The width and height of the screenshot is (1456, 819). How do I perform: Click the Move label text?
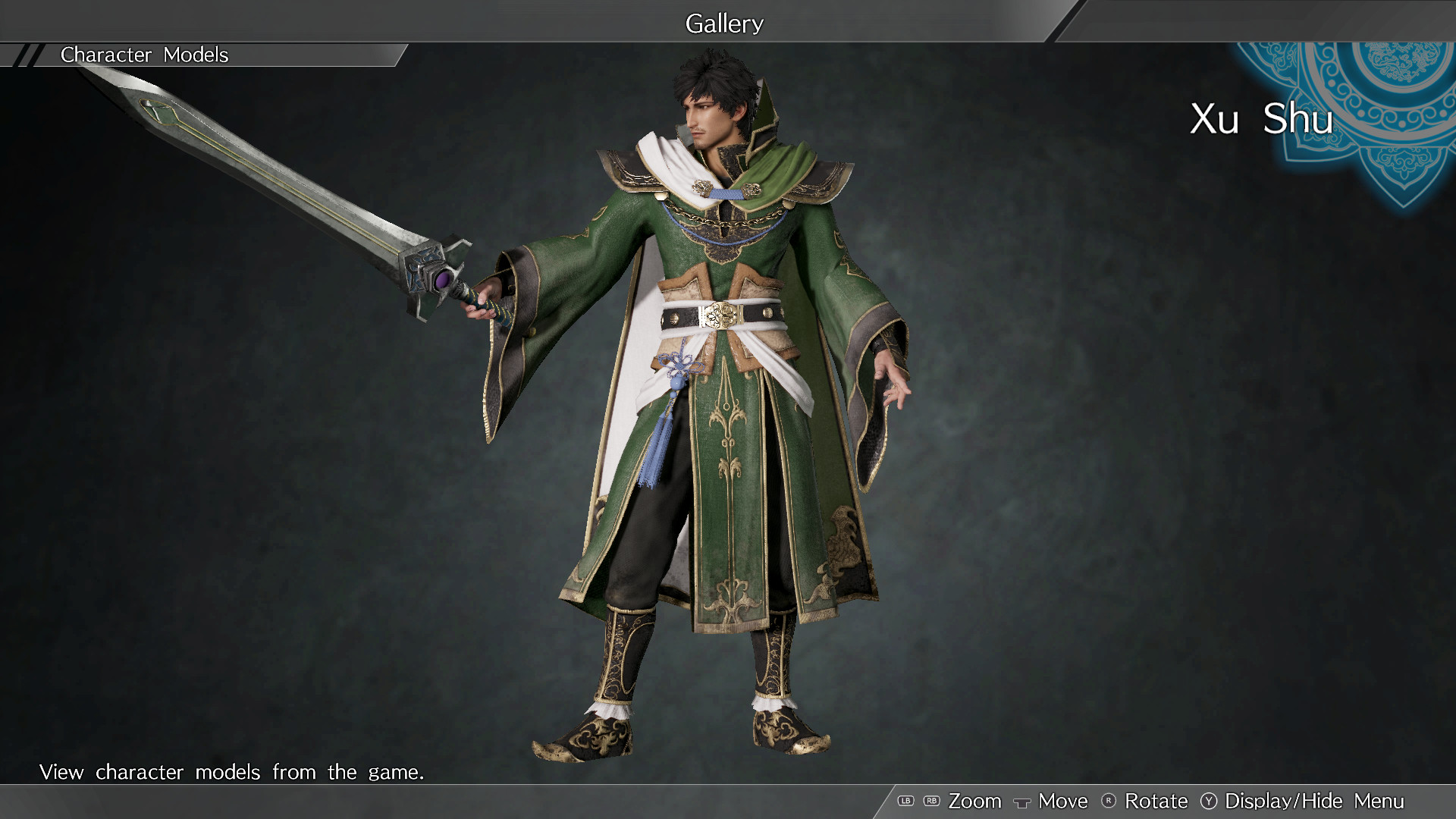[1062, 801]
